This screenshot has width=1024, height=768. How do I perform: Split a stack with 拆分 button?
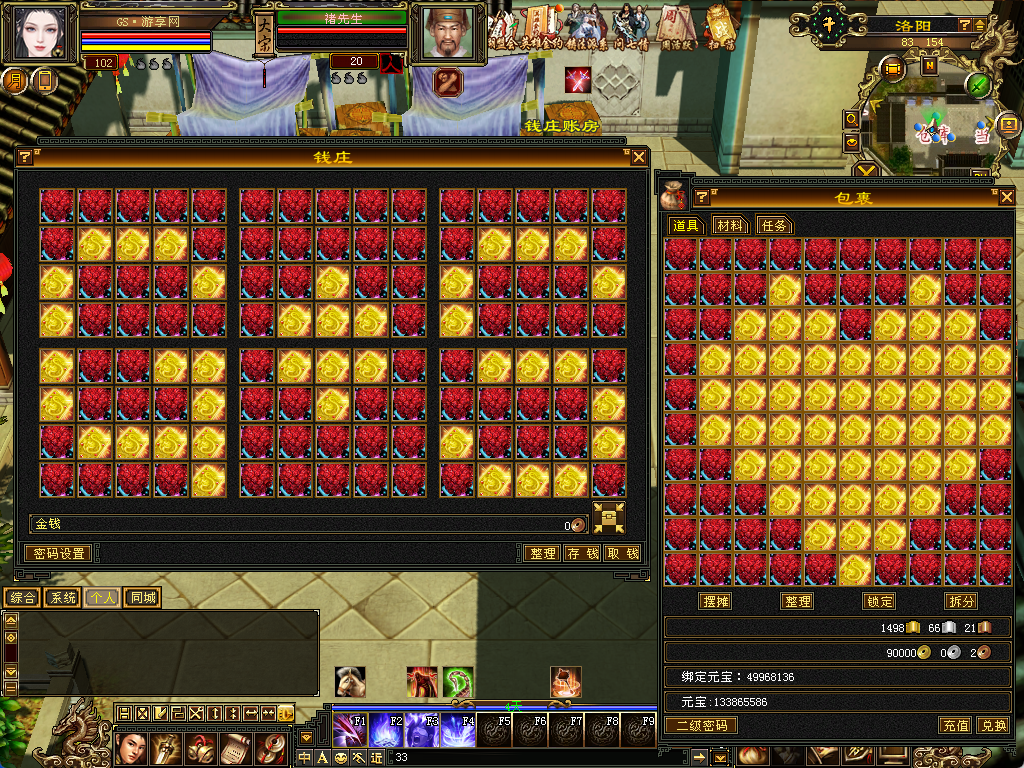(961, 601)
